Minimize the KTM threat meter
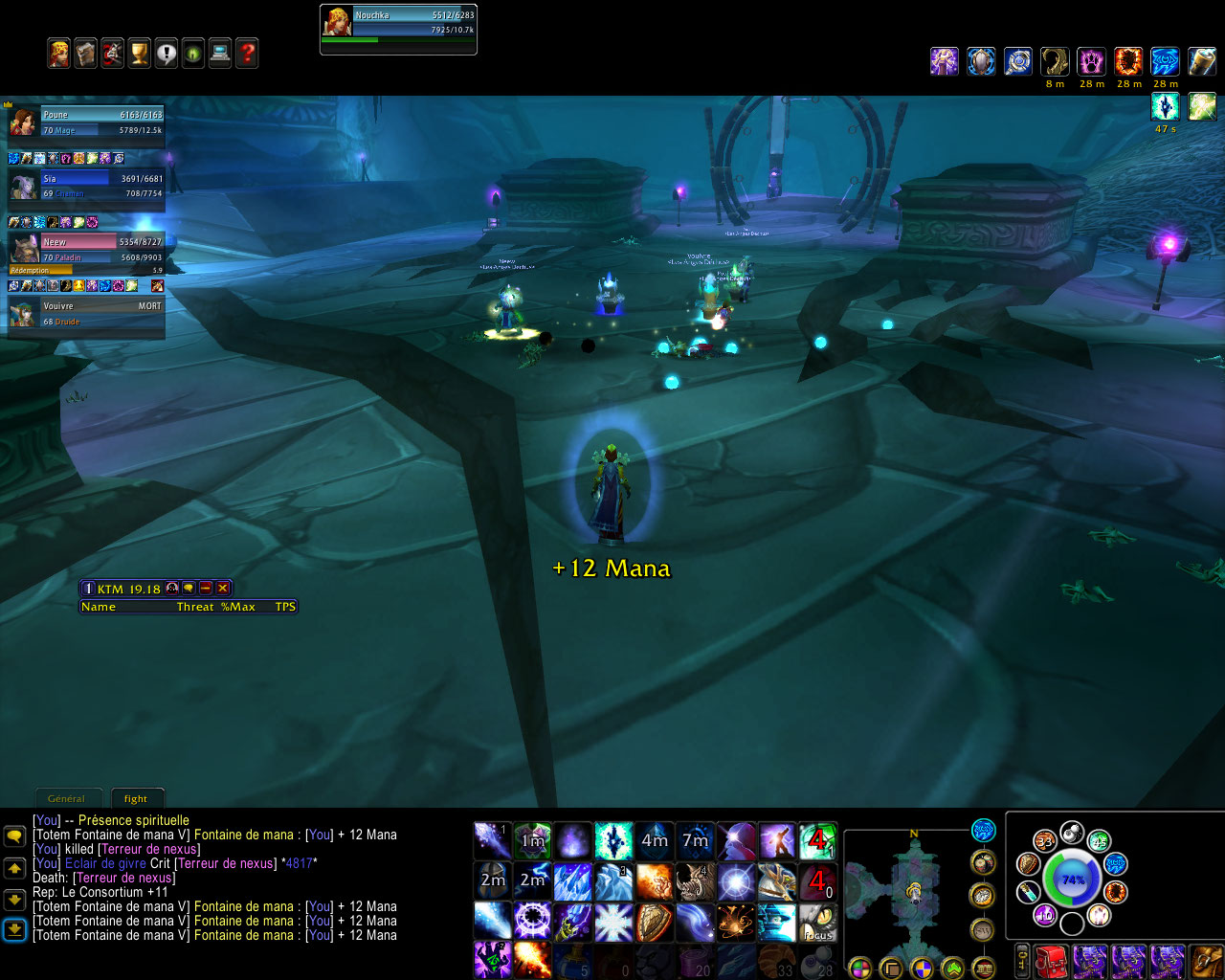The height and width of the screenshot is (980, 1225). pos(206,589)
